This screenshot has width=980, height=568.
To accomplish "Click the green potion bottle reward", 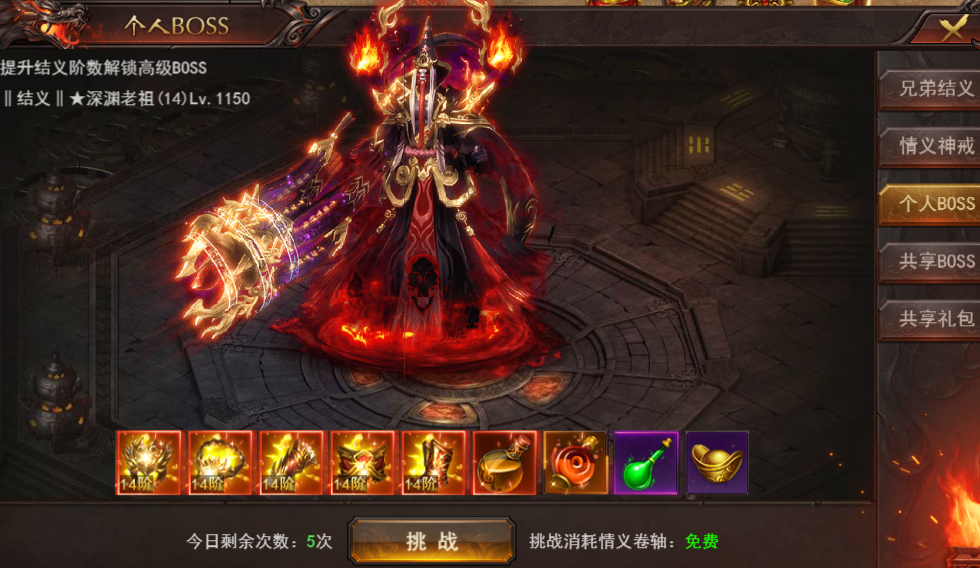I will click(646, 463).
